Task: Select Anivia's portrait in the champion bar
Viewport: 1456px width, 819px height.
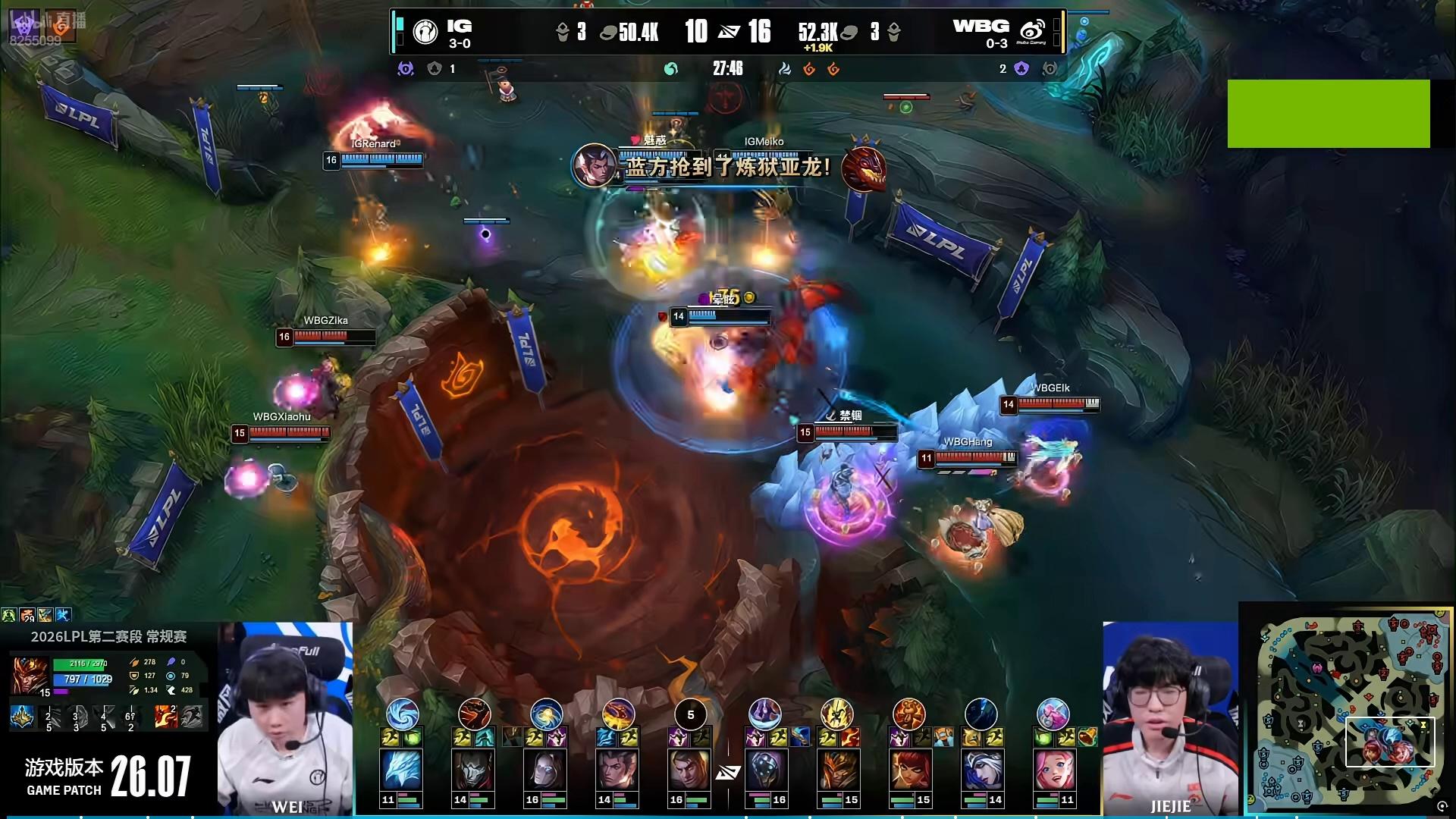Action: (401, 770)
